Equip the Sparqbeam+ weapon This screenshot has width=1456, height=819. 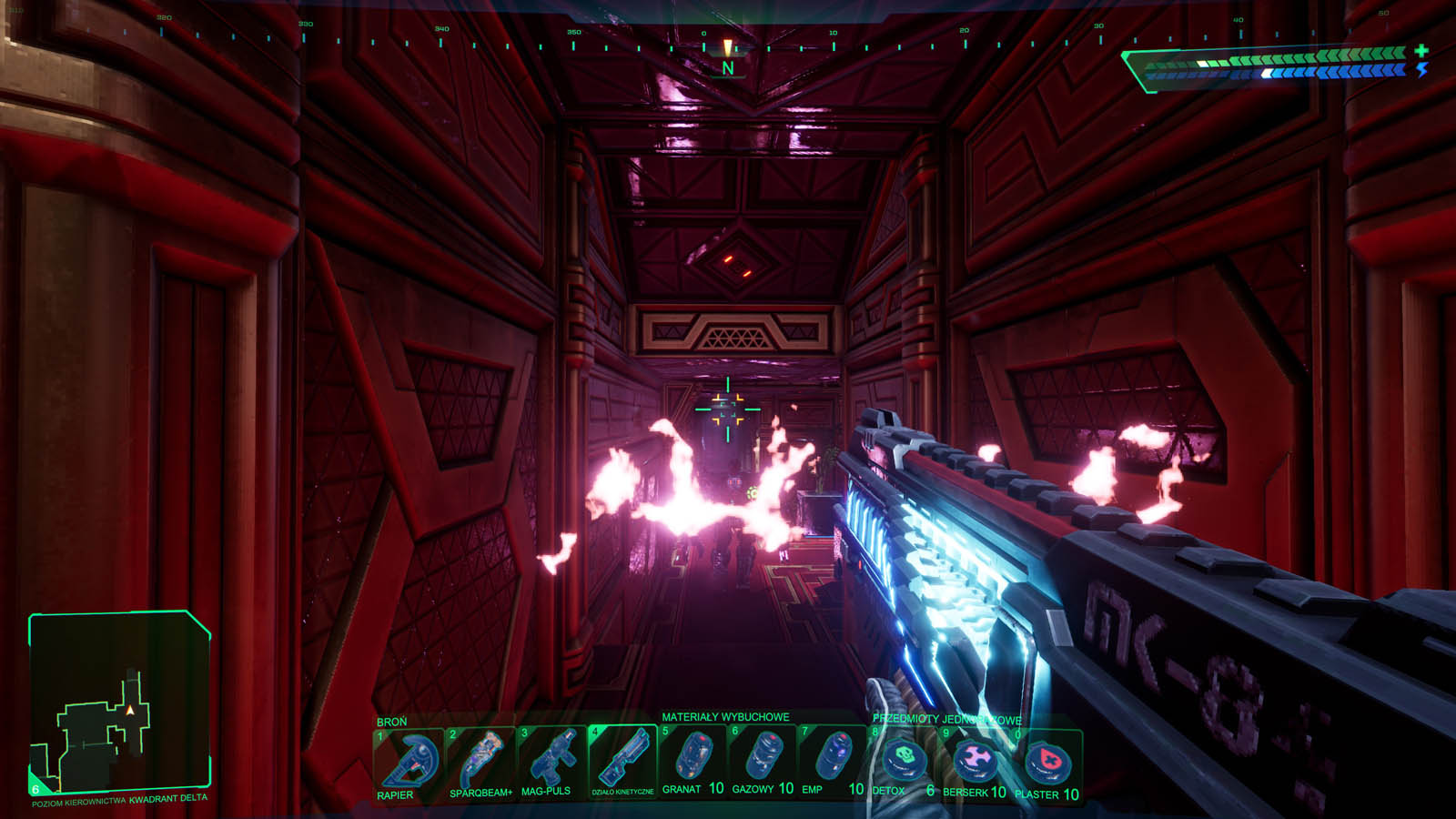click(480, 761)
